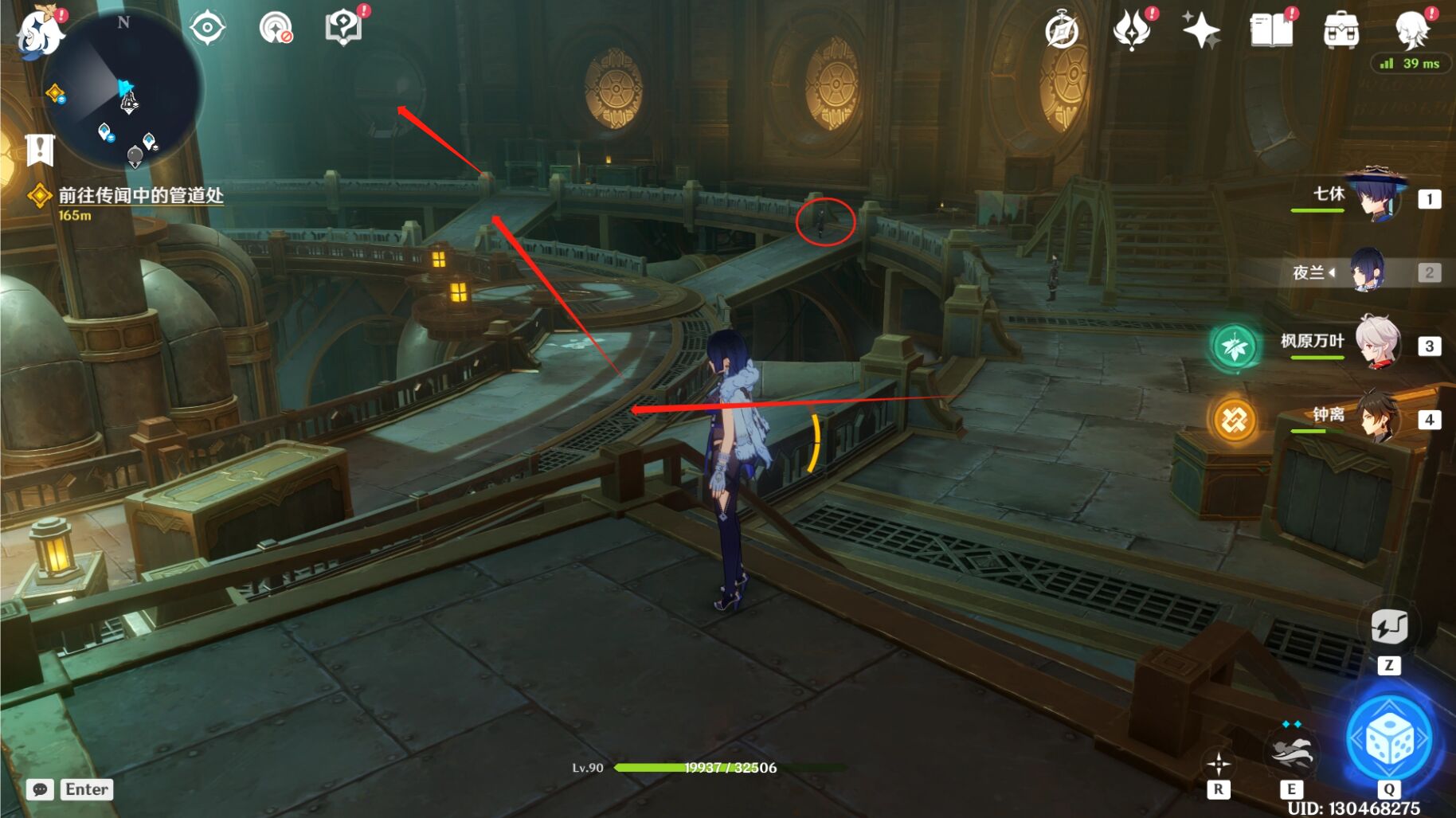
Task: Open the tutorial tips icon
Action: (344, 27)
